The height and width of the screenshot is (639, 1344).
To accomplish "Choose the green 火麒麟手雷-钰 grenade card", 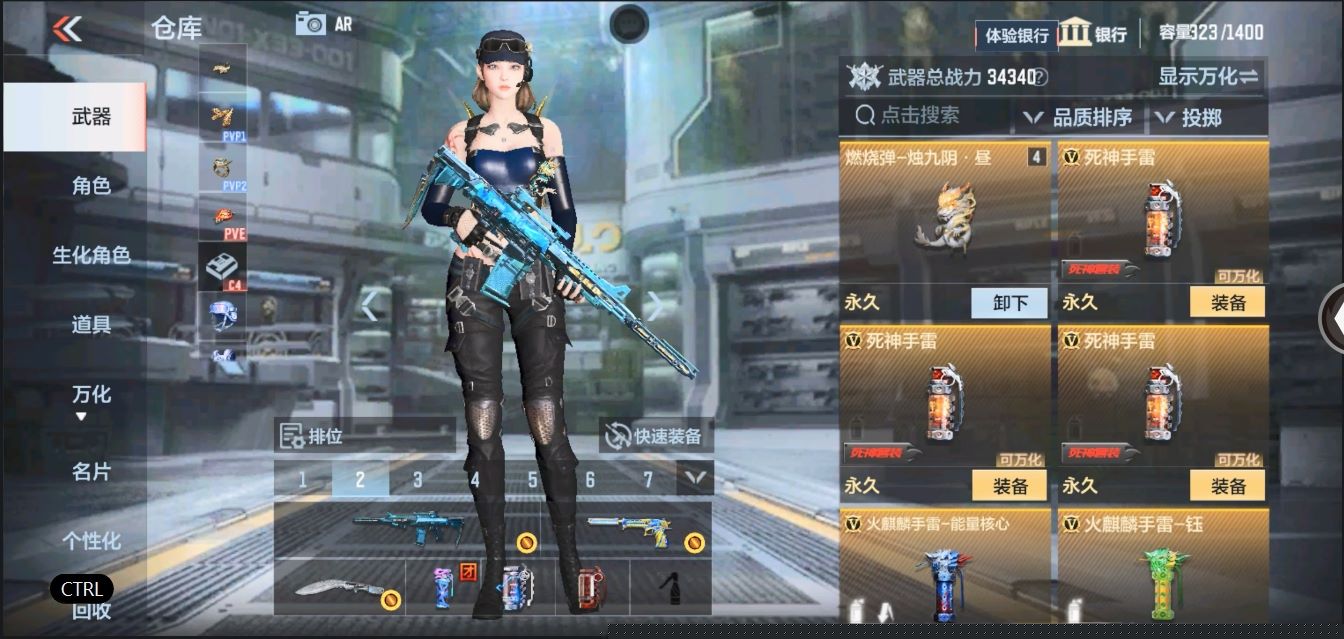I will coord(1162,570).
